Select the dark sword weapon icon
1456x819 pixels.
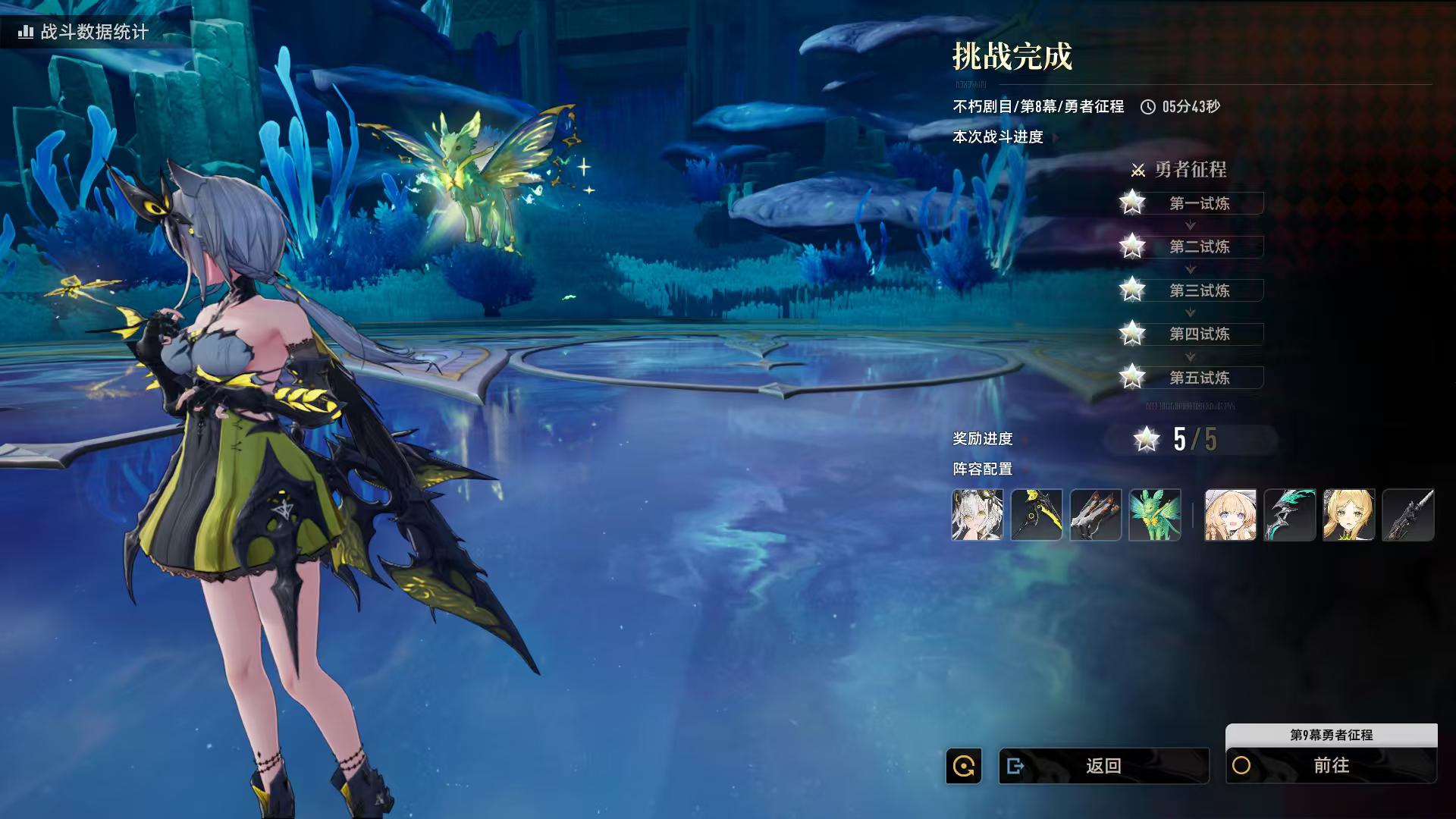tap(1408, 515)
